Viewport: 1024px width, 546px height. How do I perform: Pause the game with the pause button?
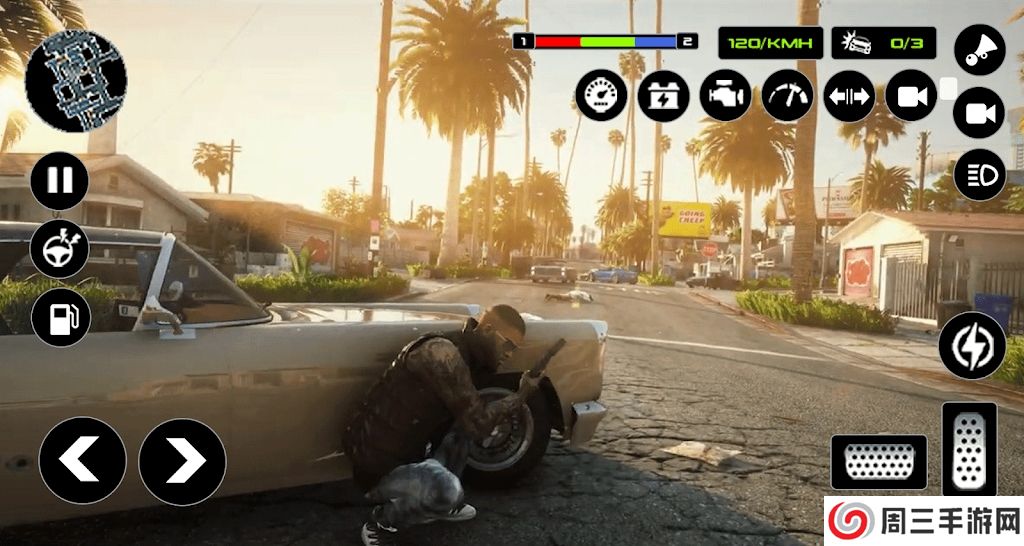click(x=60, y=181)
